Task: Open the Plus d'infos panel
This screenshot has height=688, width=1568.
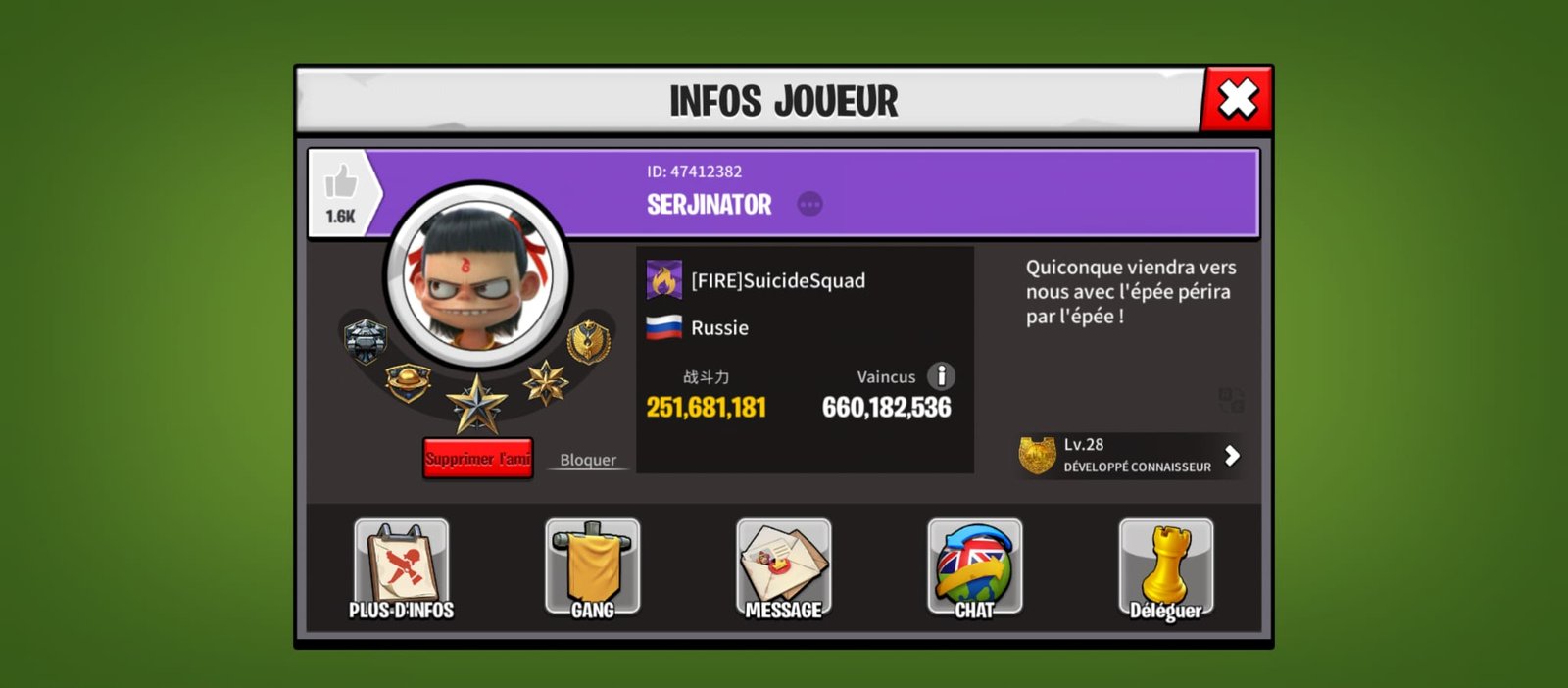Action: 402,569
